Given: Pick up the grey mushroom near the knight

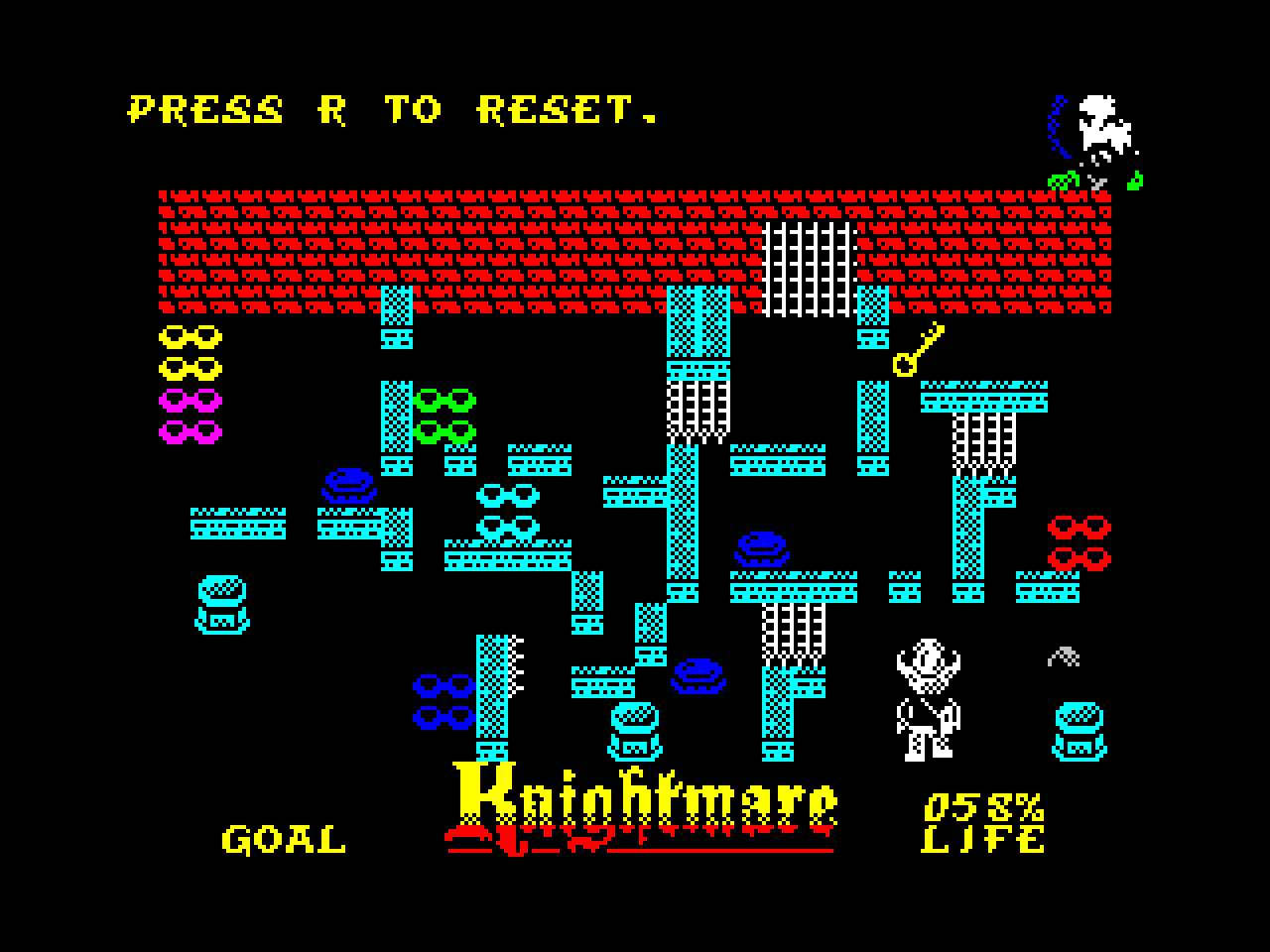Looking at the screenshot, I should click(1062, 654).
